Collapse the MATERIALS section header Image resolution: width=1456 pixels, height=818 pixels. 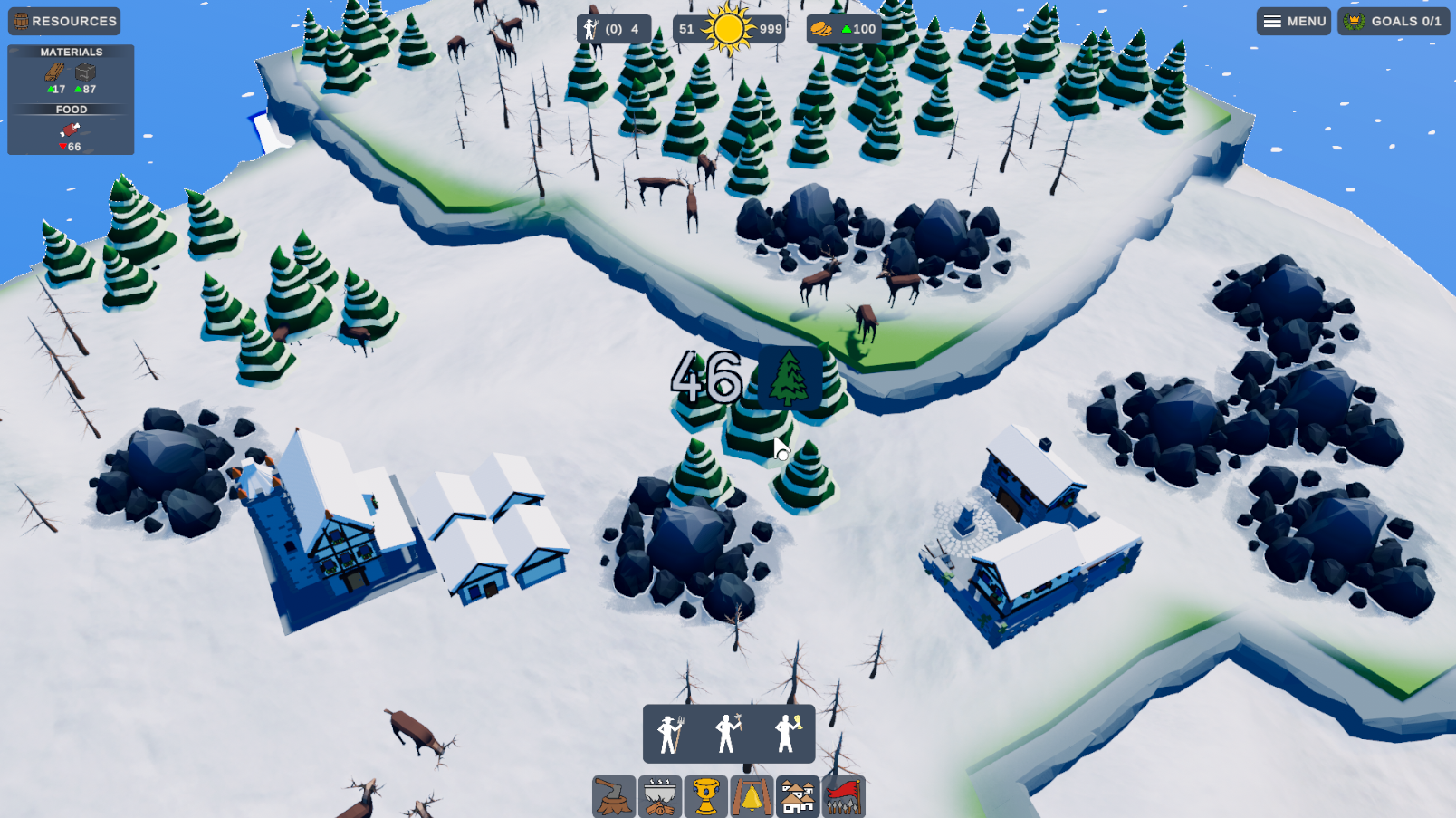point(71,52)
